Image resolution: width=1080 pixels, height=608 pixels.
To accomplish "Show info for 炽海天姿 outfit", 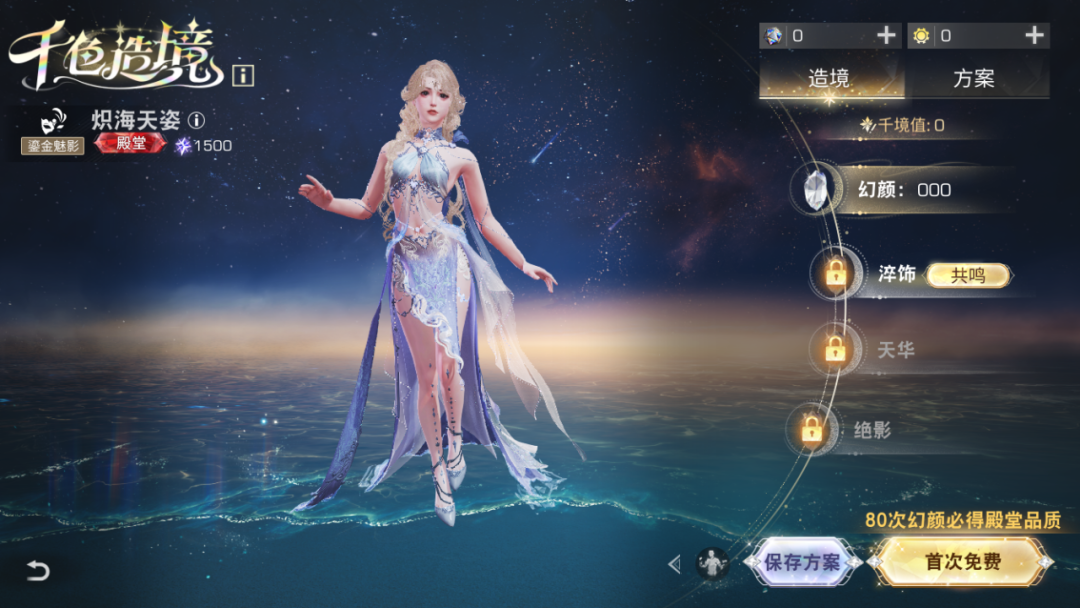I will [197, 121].
